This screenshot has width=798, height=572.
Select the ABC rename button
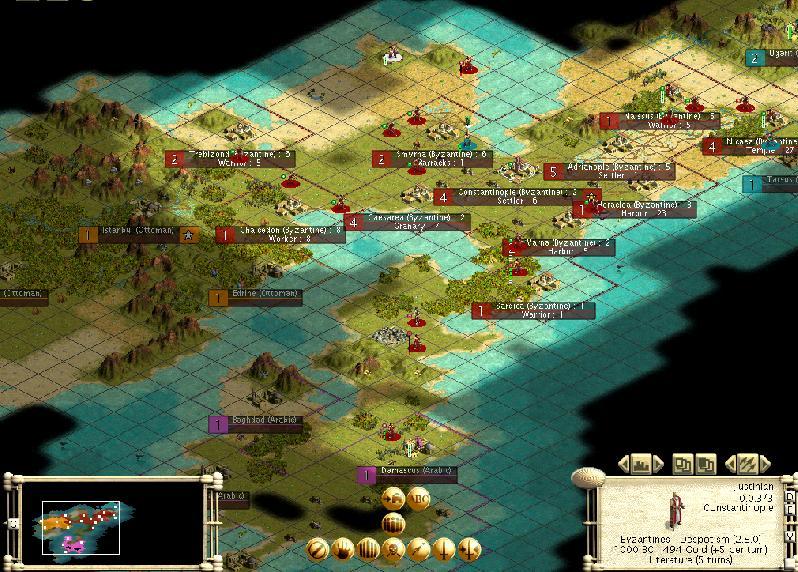[x=418, y=500]
